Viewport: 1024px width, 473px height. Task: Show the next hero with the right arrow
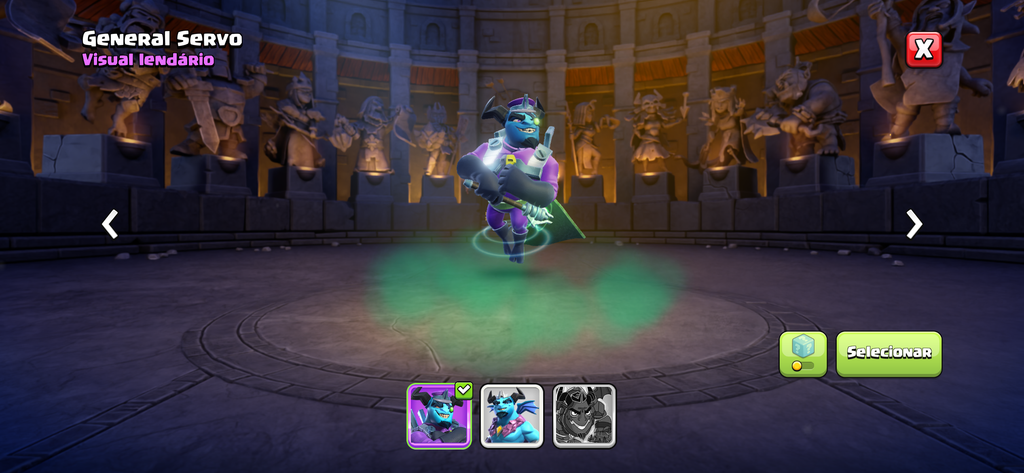pyautogui.click(x=914, y=224)
